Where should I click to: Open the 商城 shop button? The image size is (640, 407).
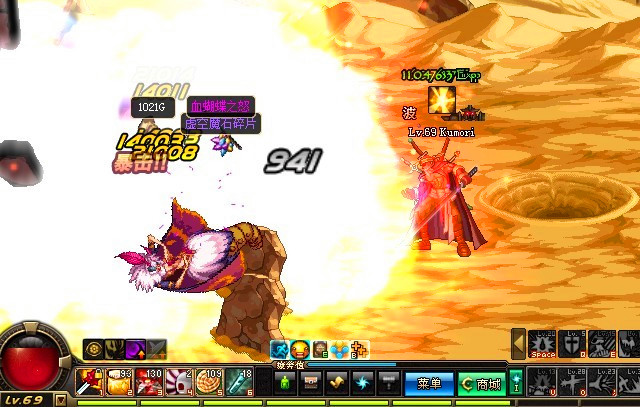click(482, 383)
